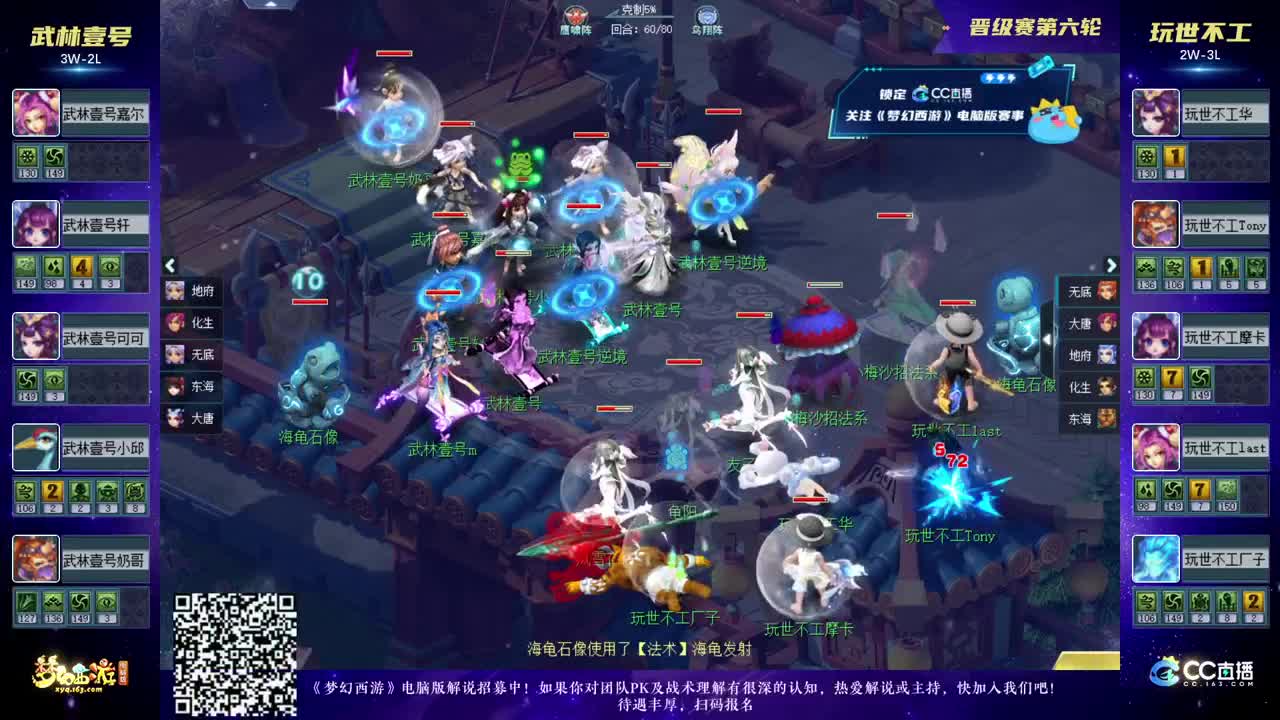Toggle the eye buff indicator on 武林壹号轩
The image size is (1280, 720).
coord(110,266)
